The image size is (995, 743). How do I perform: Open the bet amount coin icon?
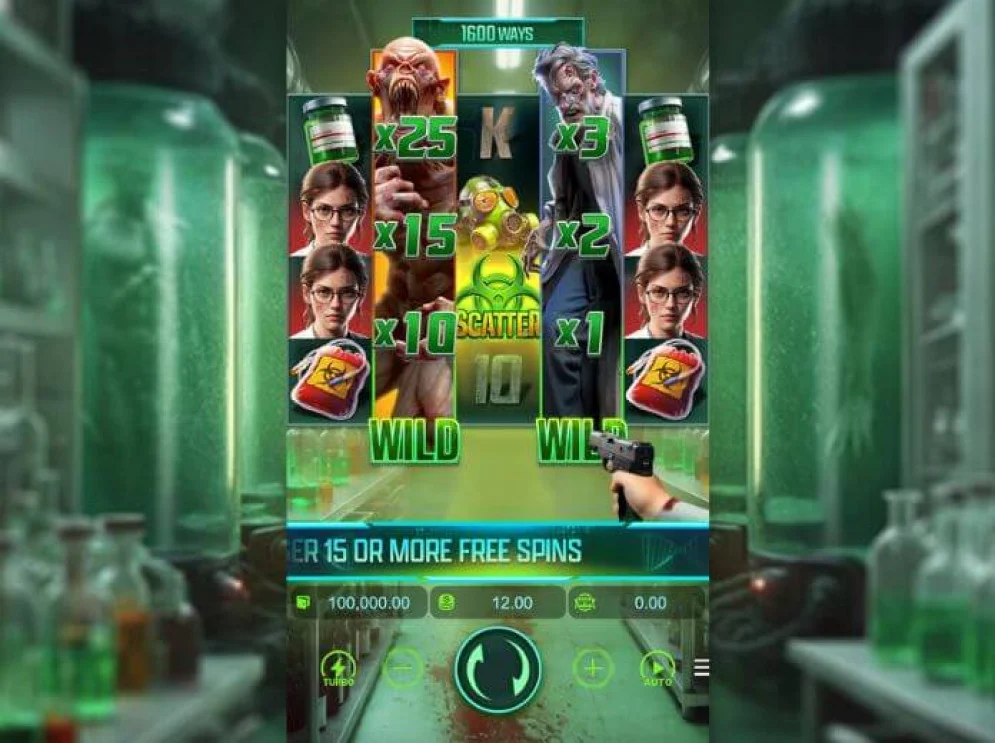click(x=447, y=603)
